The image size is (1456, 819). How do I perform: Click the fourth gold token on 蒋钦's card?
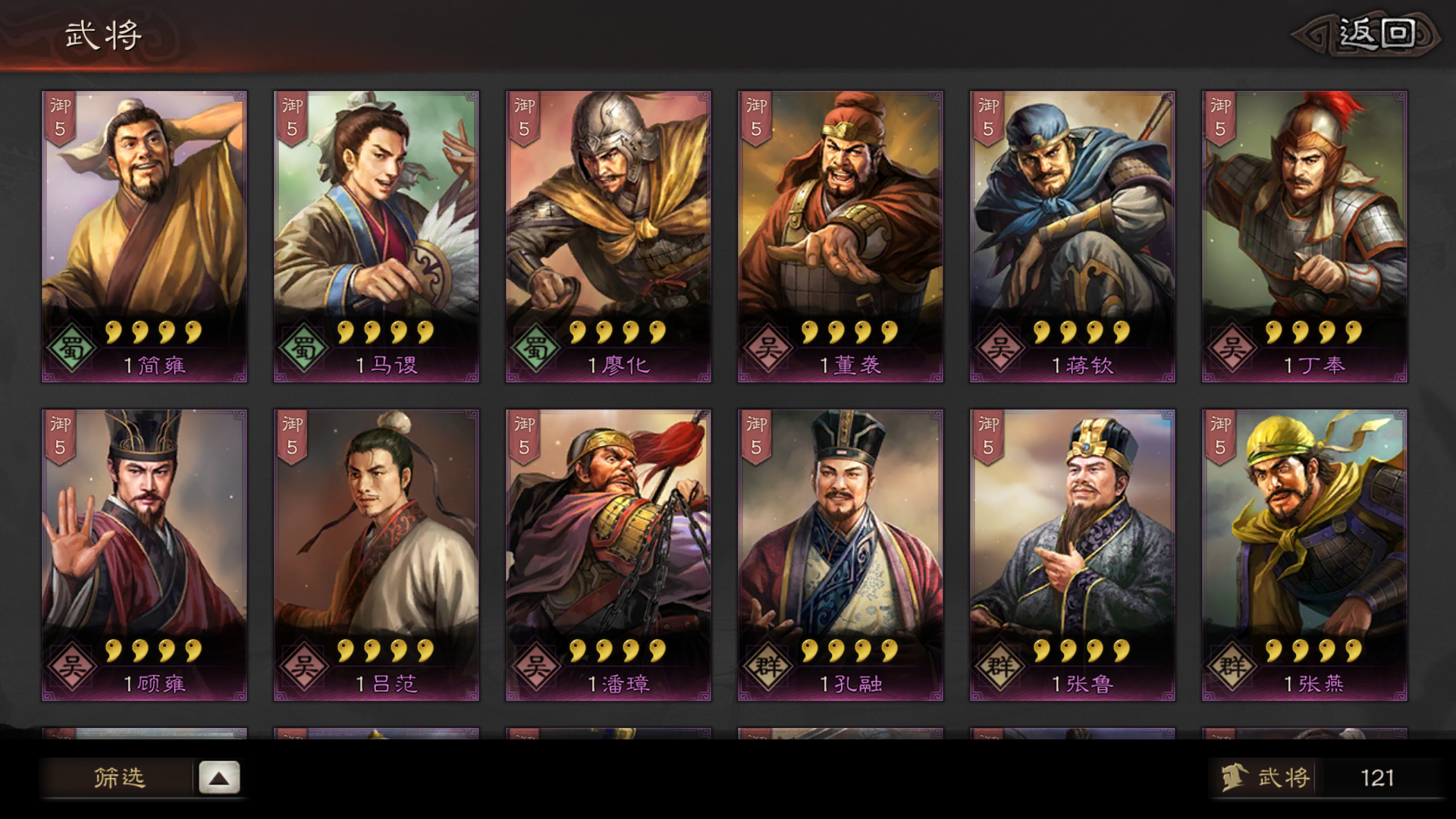(x=1119, y=332)
